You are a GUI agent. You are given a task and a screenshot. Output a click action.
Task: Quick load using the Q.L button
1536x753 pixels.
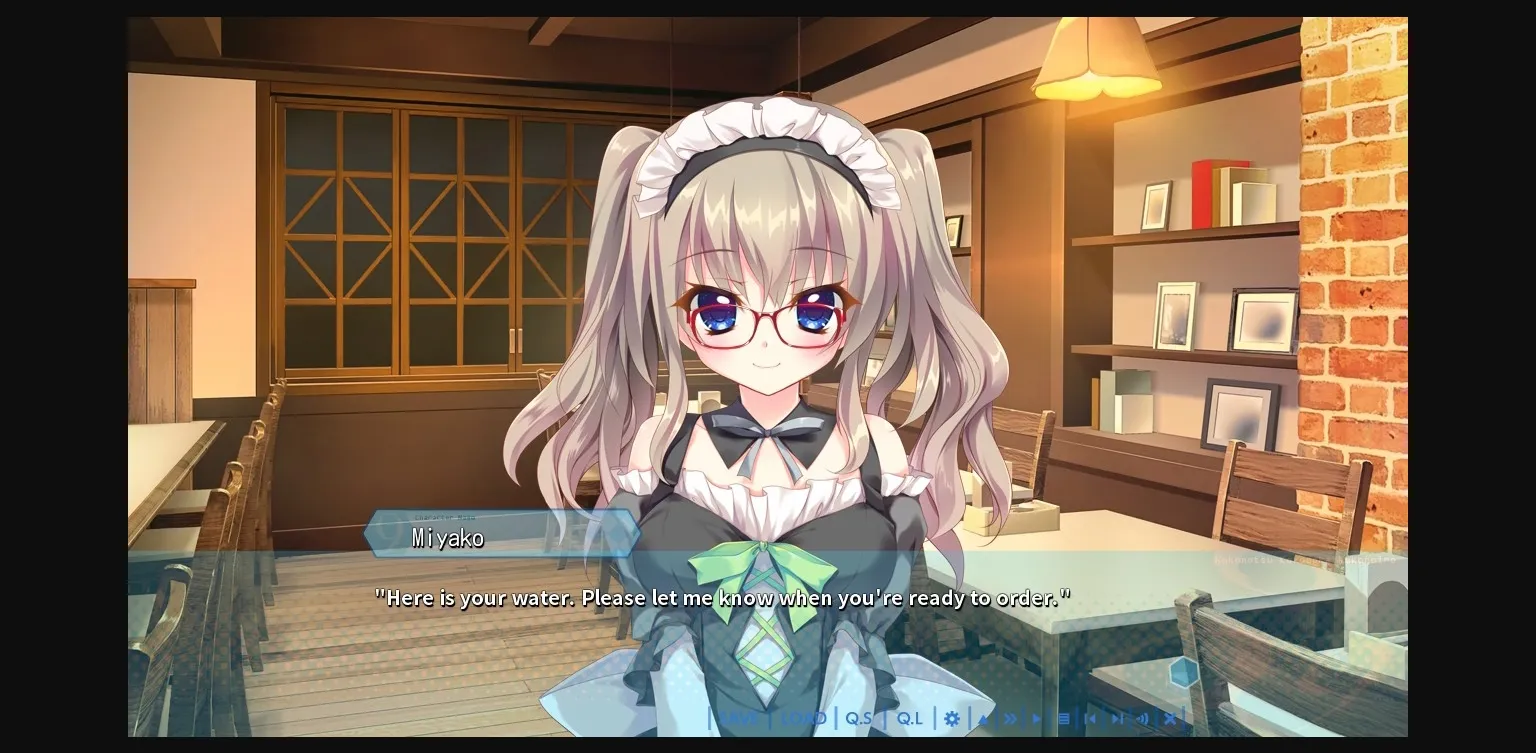pyautogui.click(x=908, y=718)
